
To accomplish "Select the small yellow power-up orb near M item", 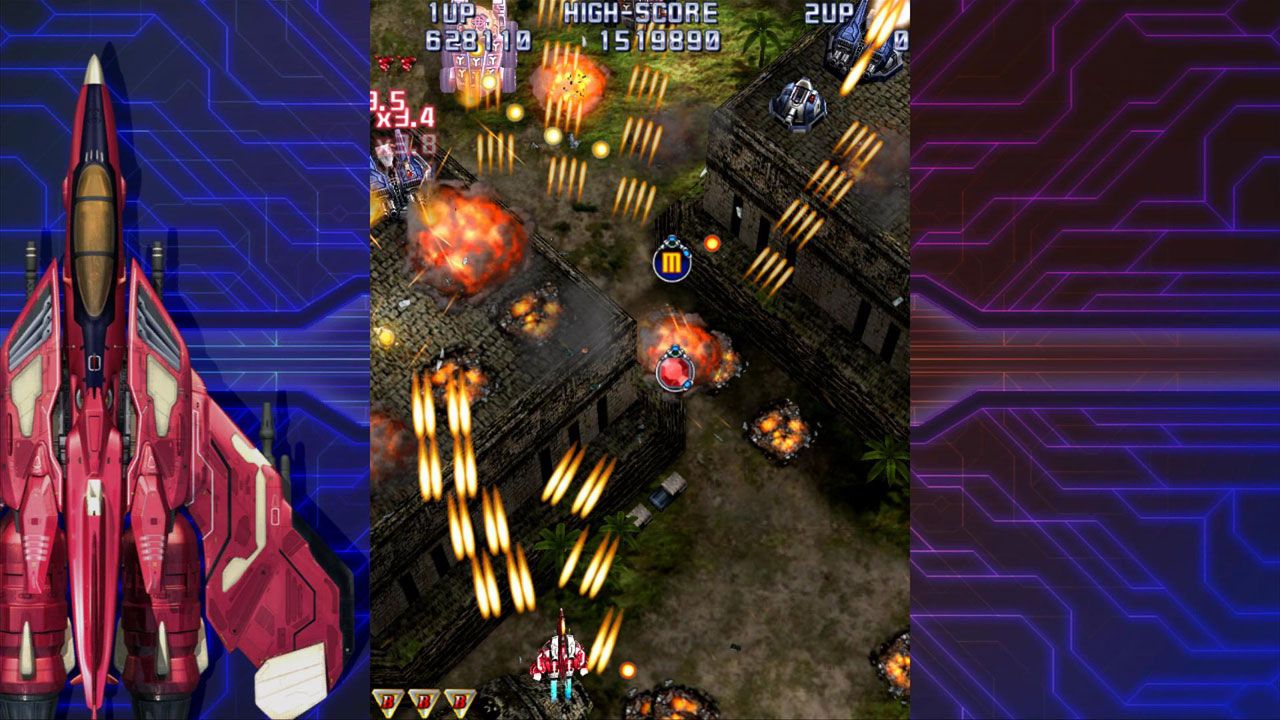I will pyautogui.click(x=712, y=240).
